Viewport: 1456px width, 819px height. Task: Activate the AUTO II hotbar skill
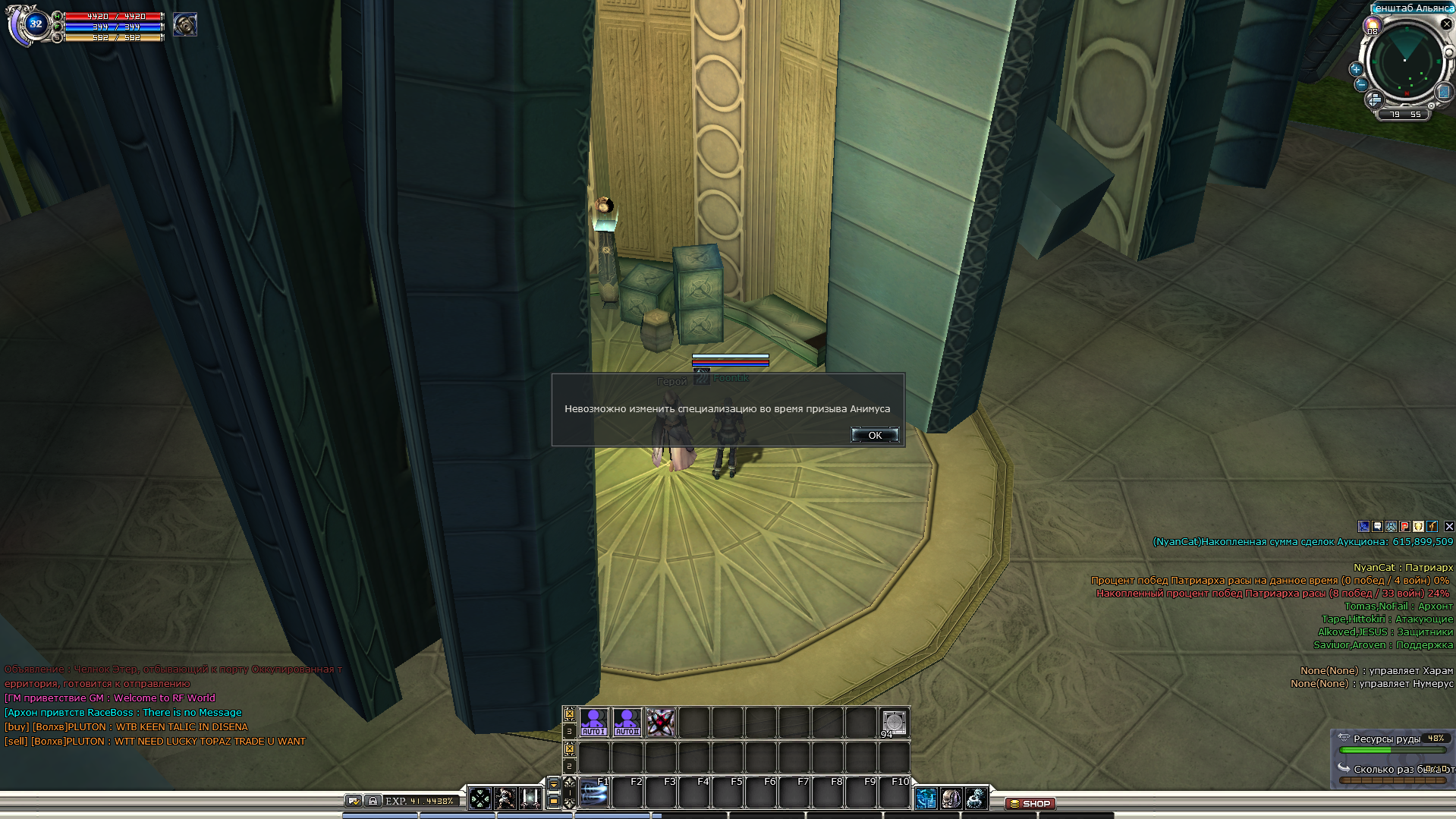(627, 722)
